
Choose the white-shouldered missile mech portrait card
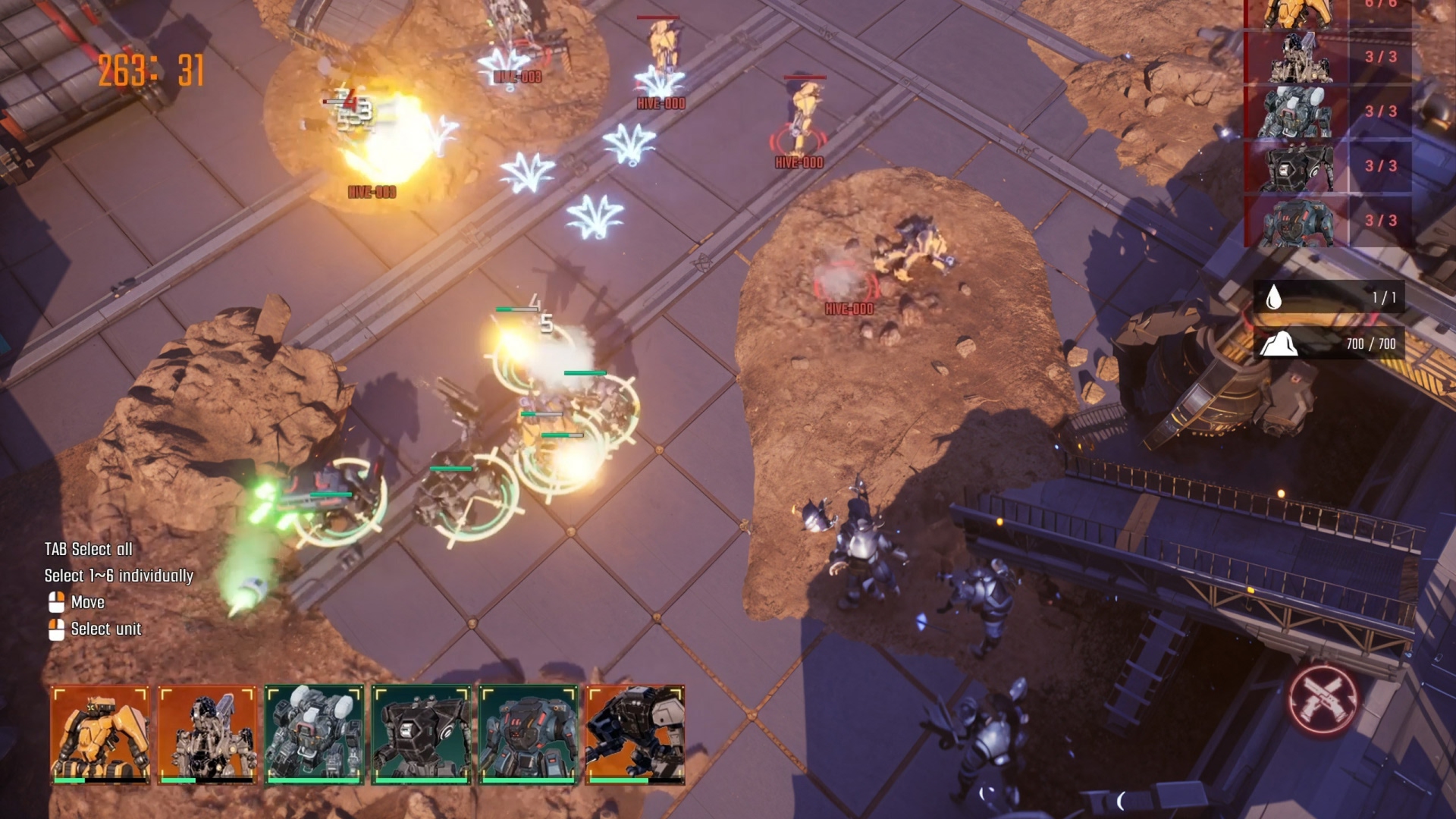pos(314,734)
